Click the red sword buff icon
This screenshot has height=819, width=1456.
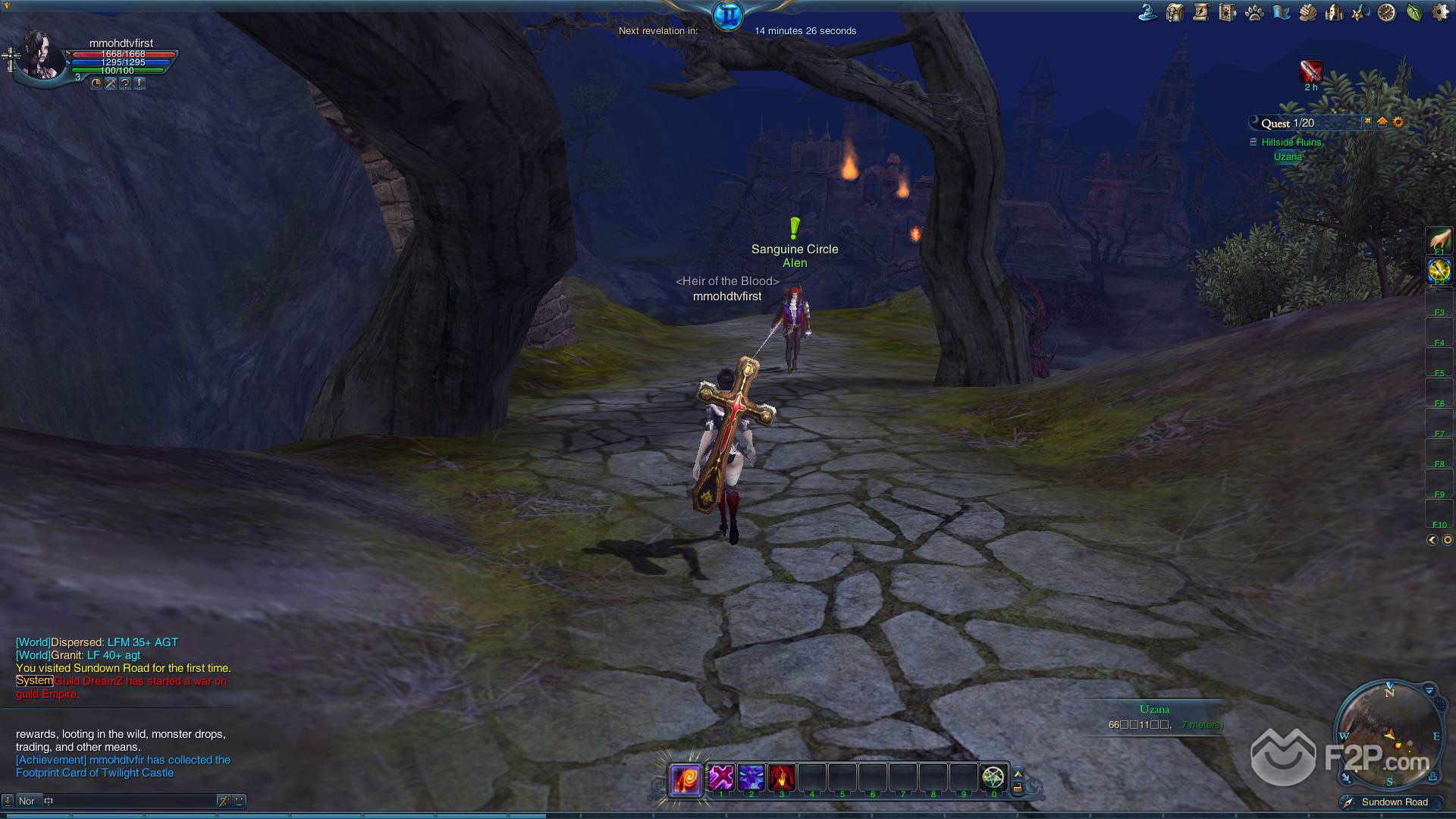click(1310, 71)
